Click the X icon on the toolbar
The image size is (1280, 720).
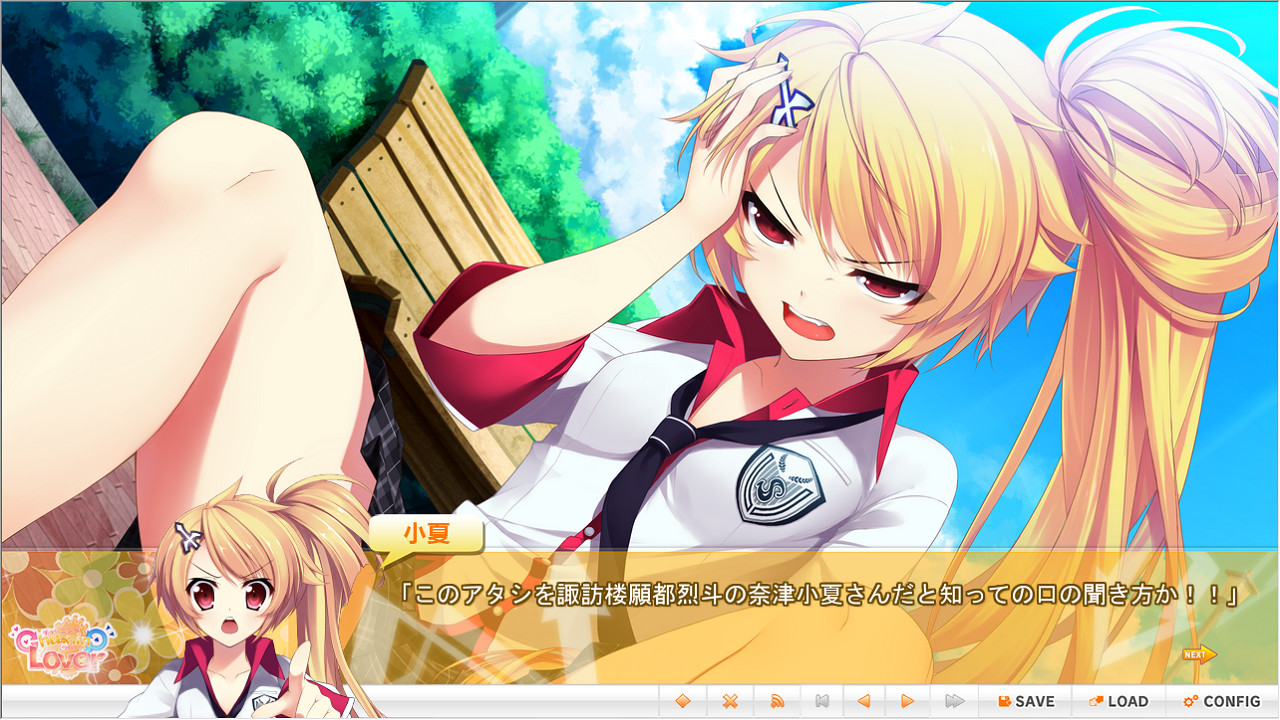[729, 701]
